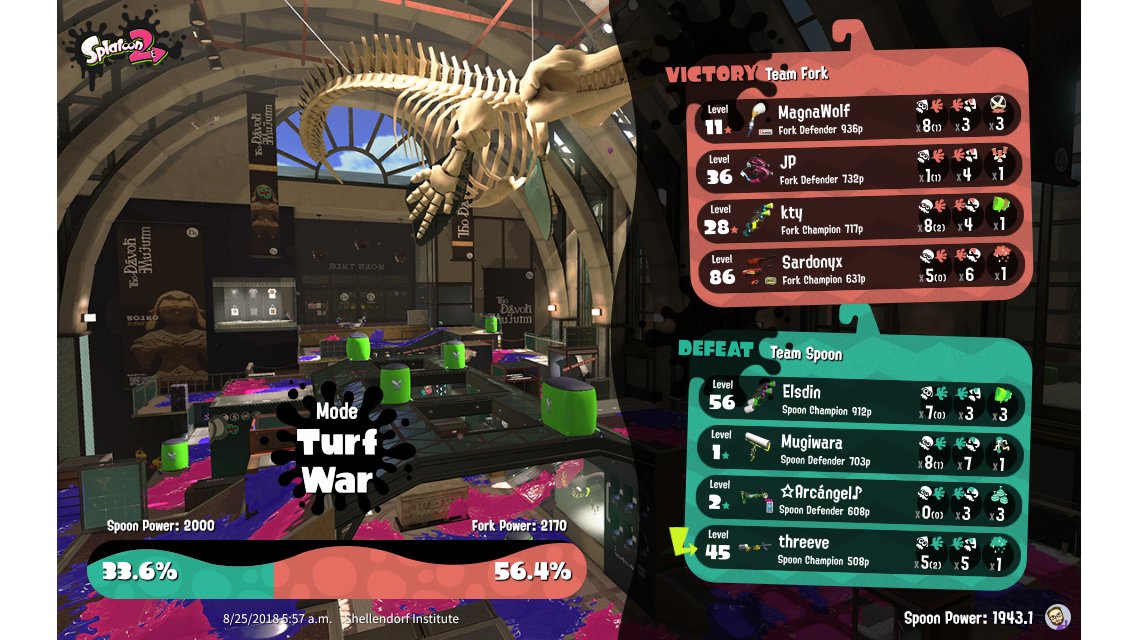The width and height of the screenshot is (1138, 640).
Task: Select Elsdin on Team Spoon
Action: point(860,400)
